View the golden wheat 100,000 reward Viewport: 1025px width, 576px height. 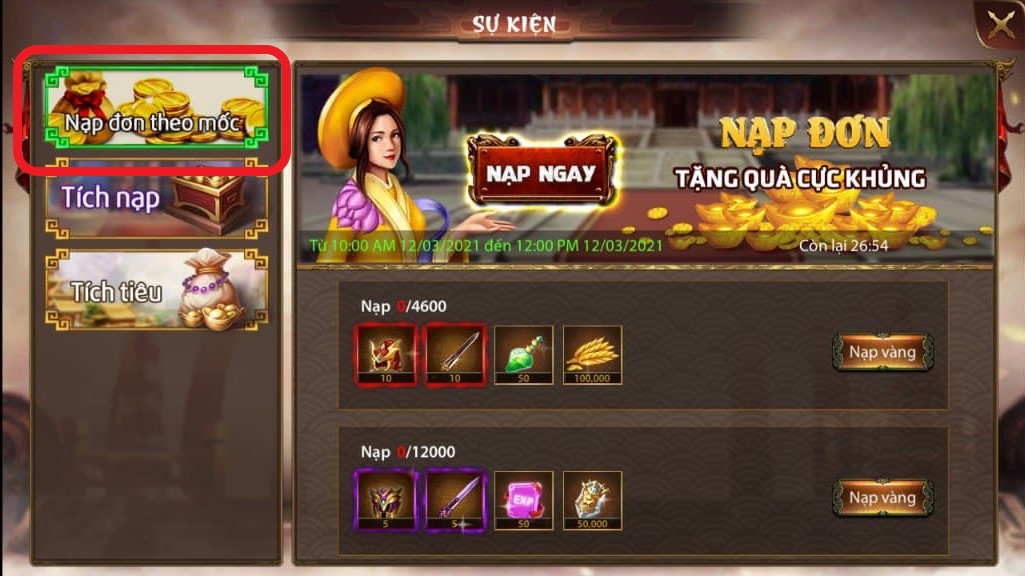[x=592, y=354]
